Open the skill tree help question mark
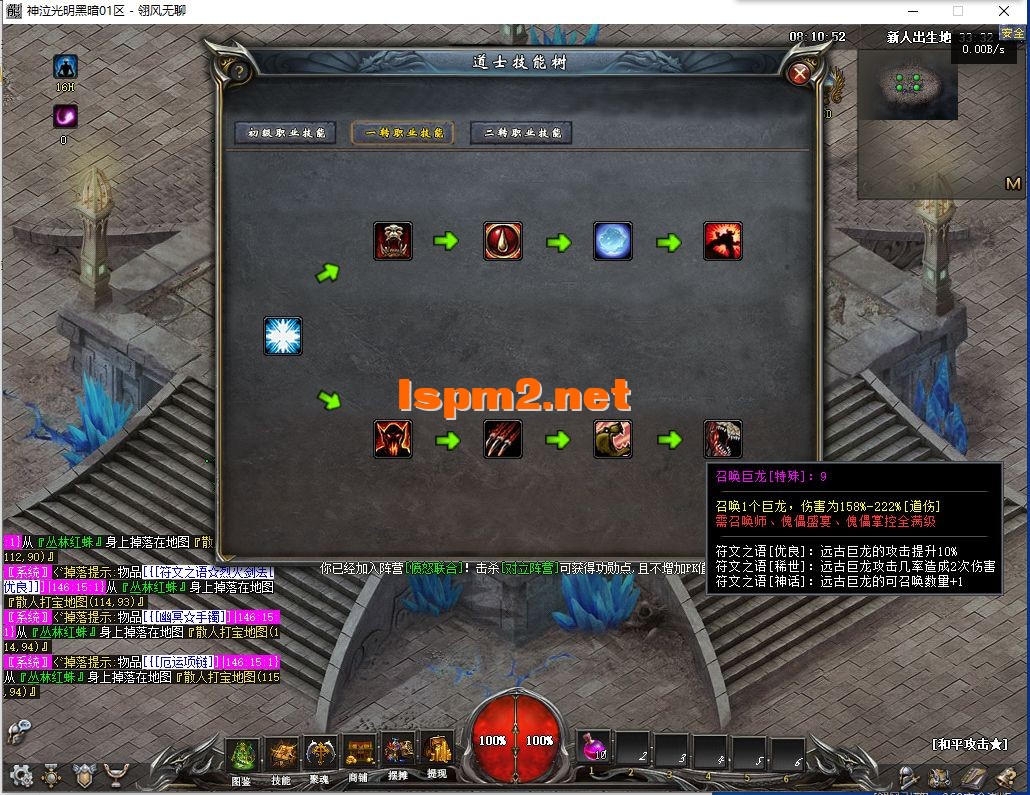This screenshot has width=1030, height=795. 240,71
